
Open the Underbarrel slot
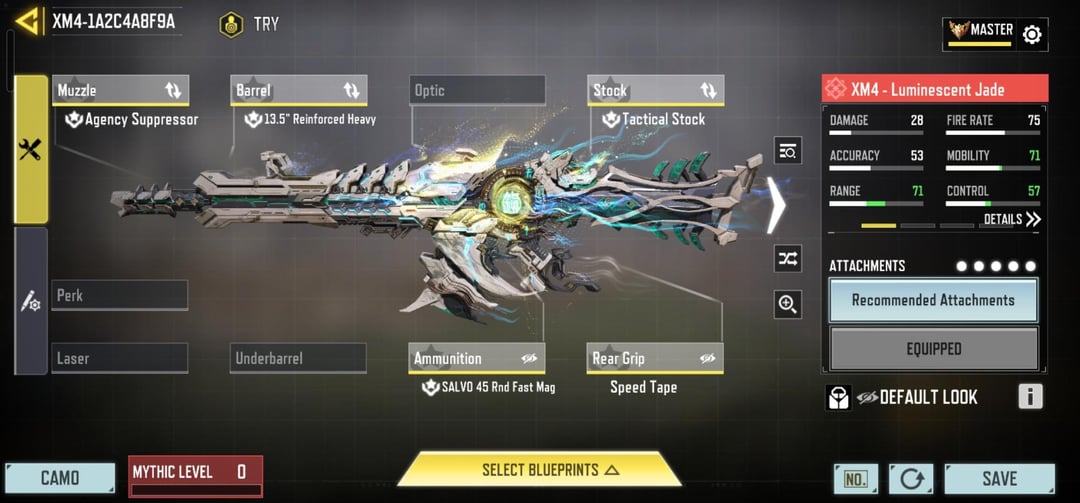coord(298,358)
